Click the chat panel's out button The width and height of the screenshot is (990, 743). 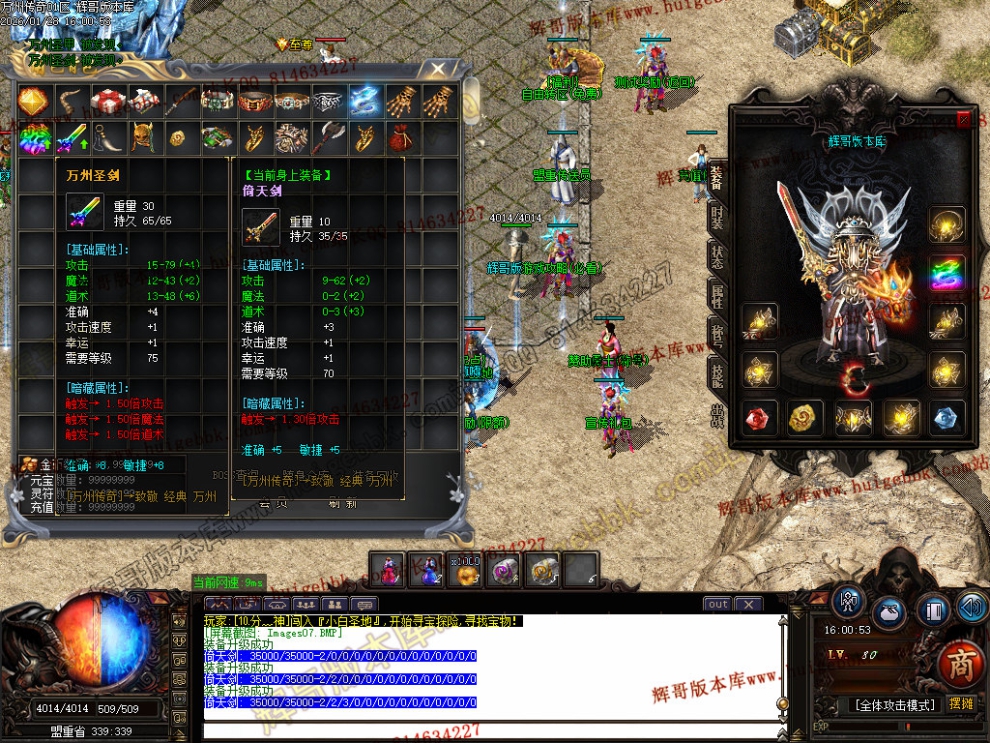pos(717,604)
